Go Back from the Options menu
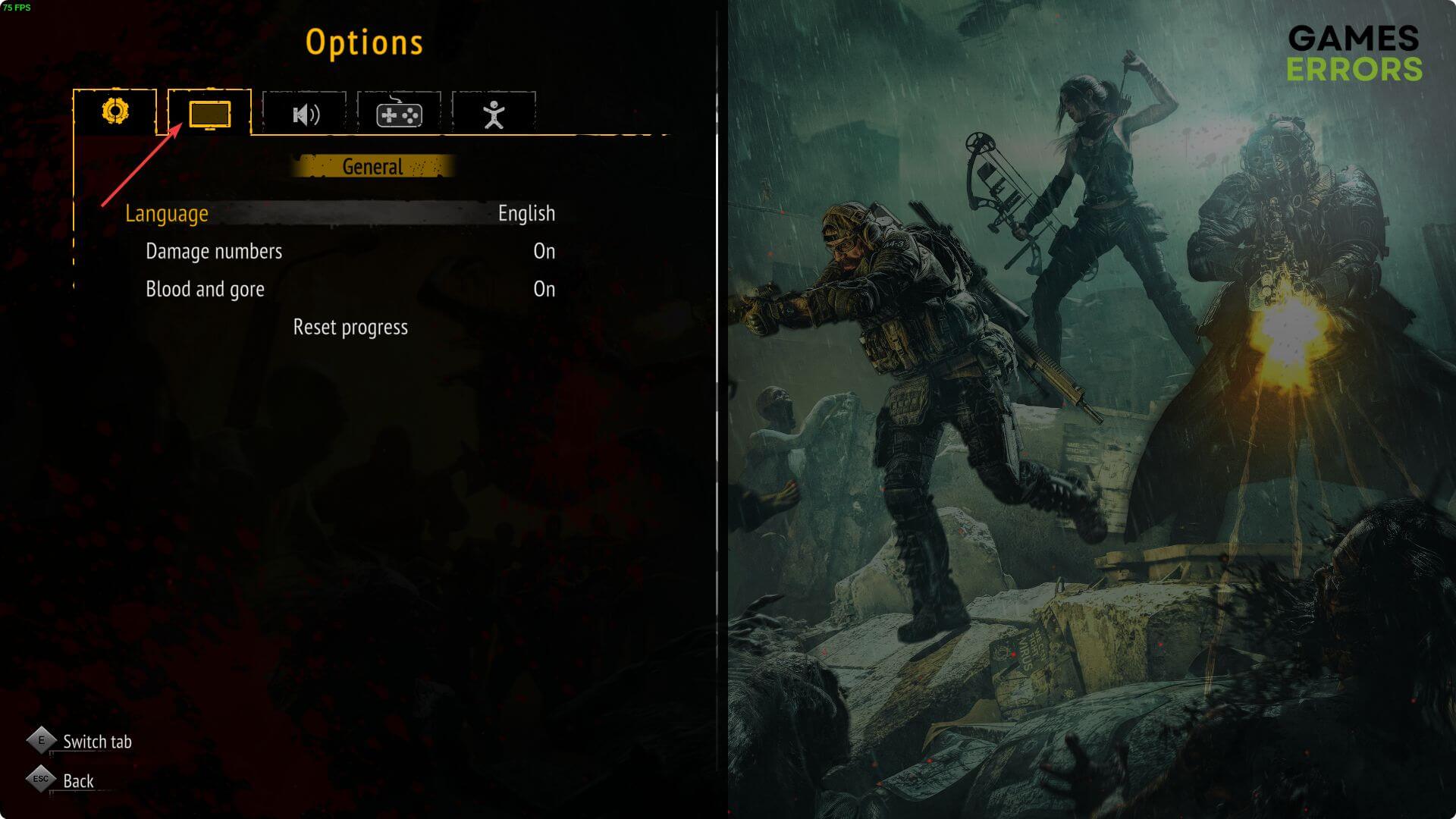 click(x=77, y=781)
